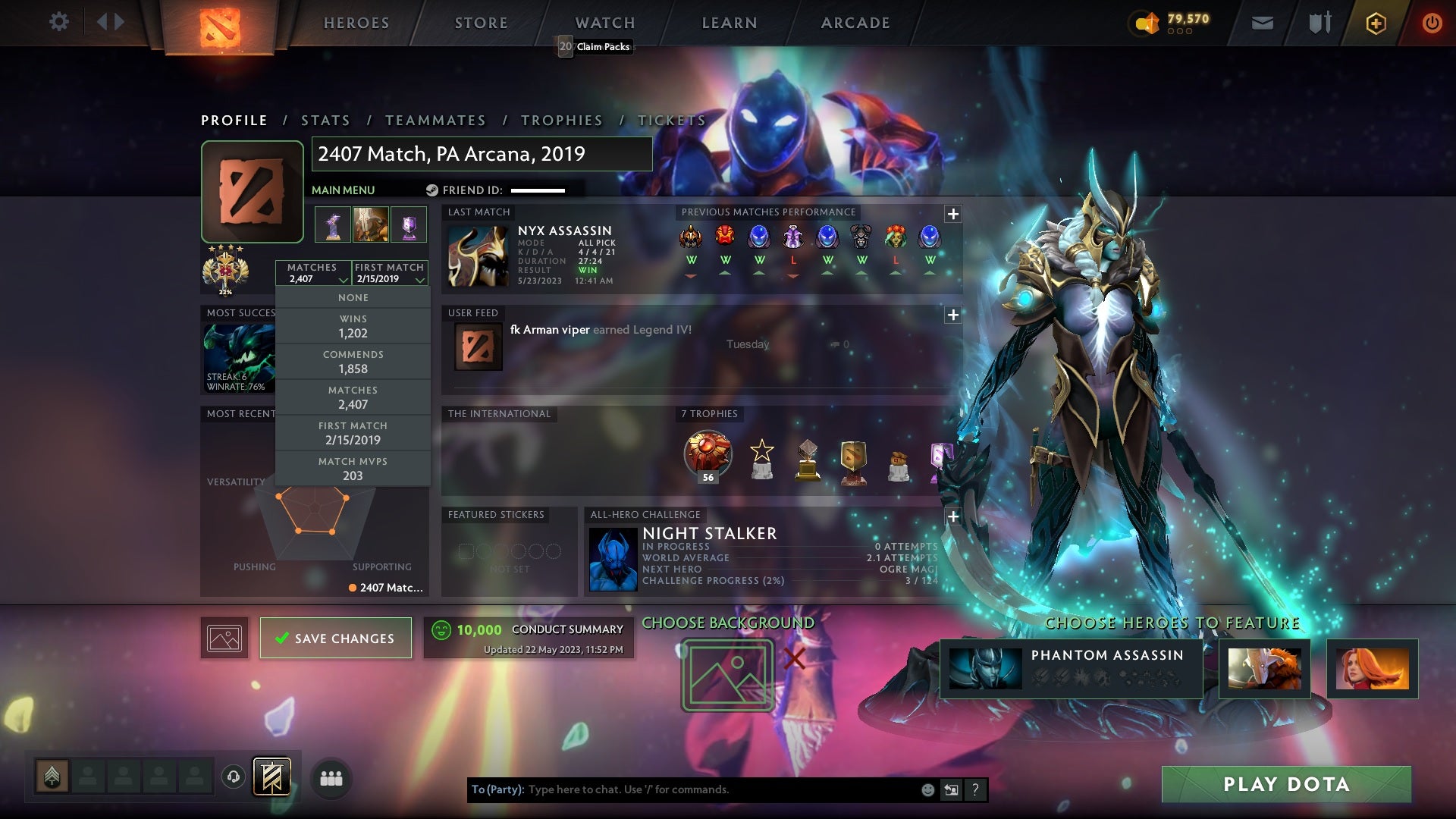Click the shards balance icon showing 79,570
The width and height of the screenshot is (1456, 819).
1147,23
